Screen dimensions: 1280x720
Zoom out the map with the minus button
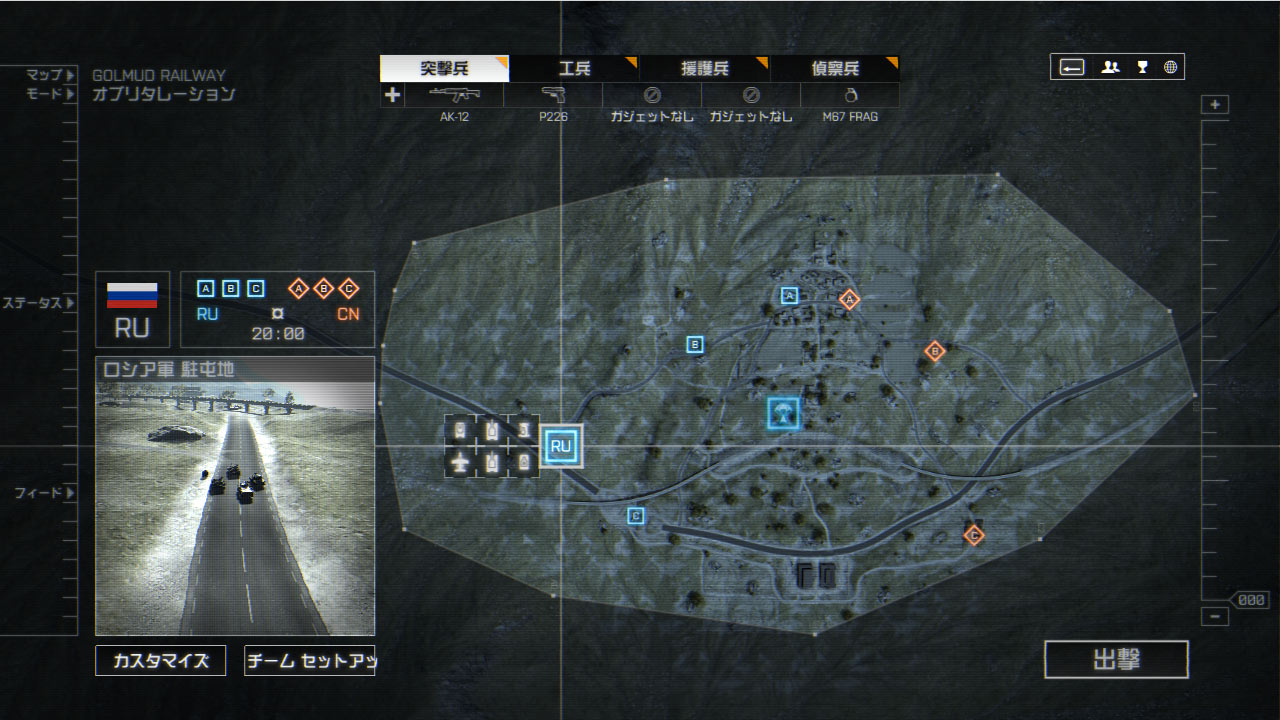tap(1215, 617)
